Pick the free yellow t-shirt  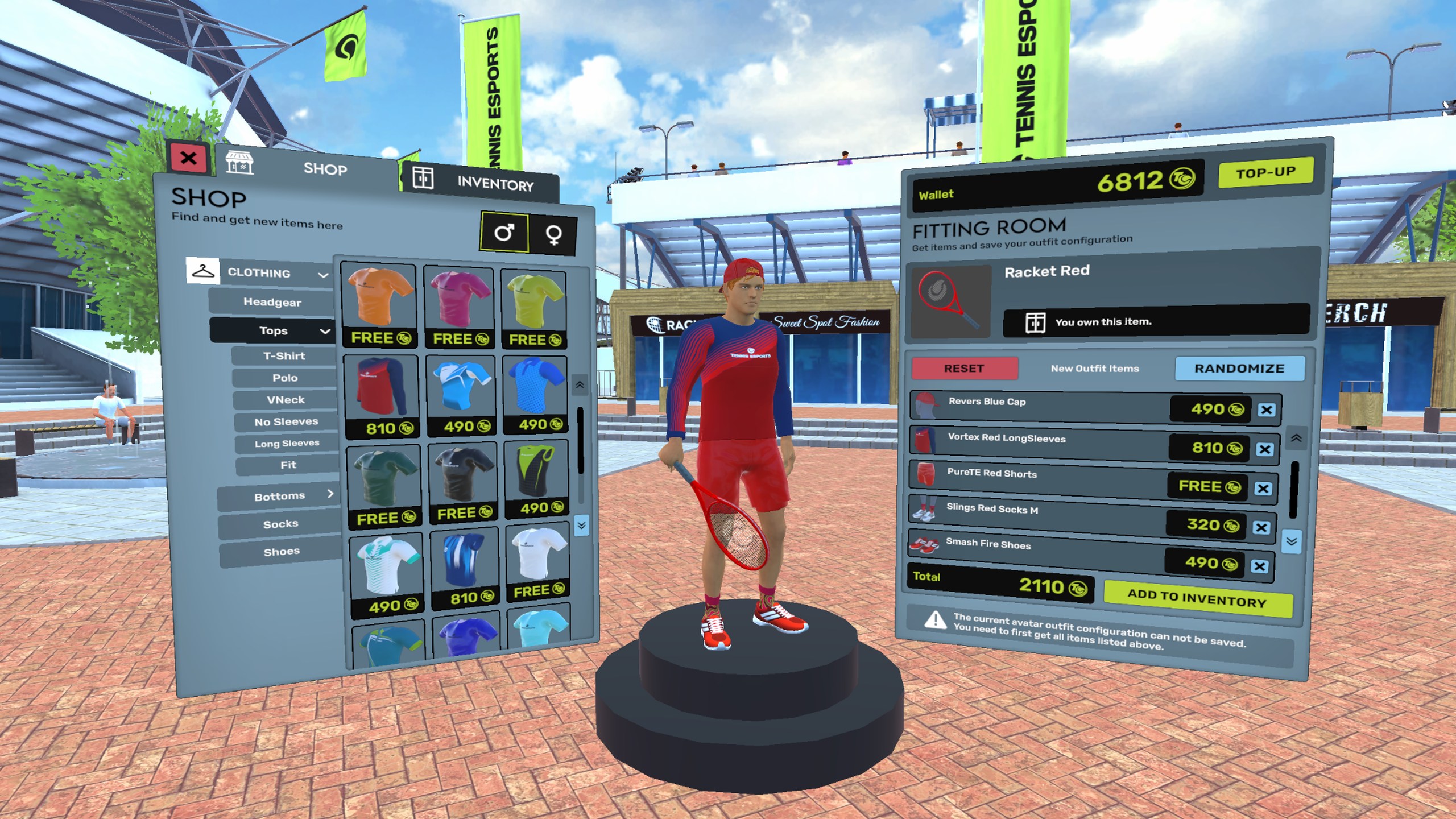click(x=534, y=308)
